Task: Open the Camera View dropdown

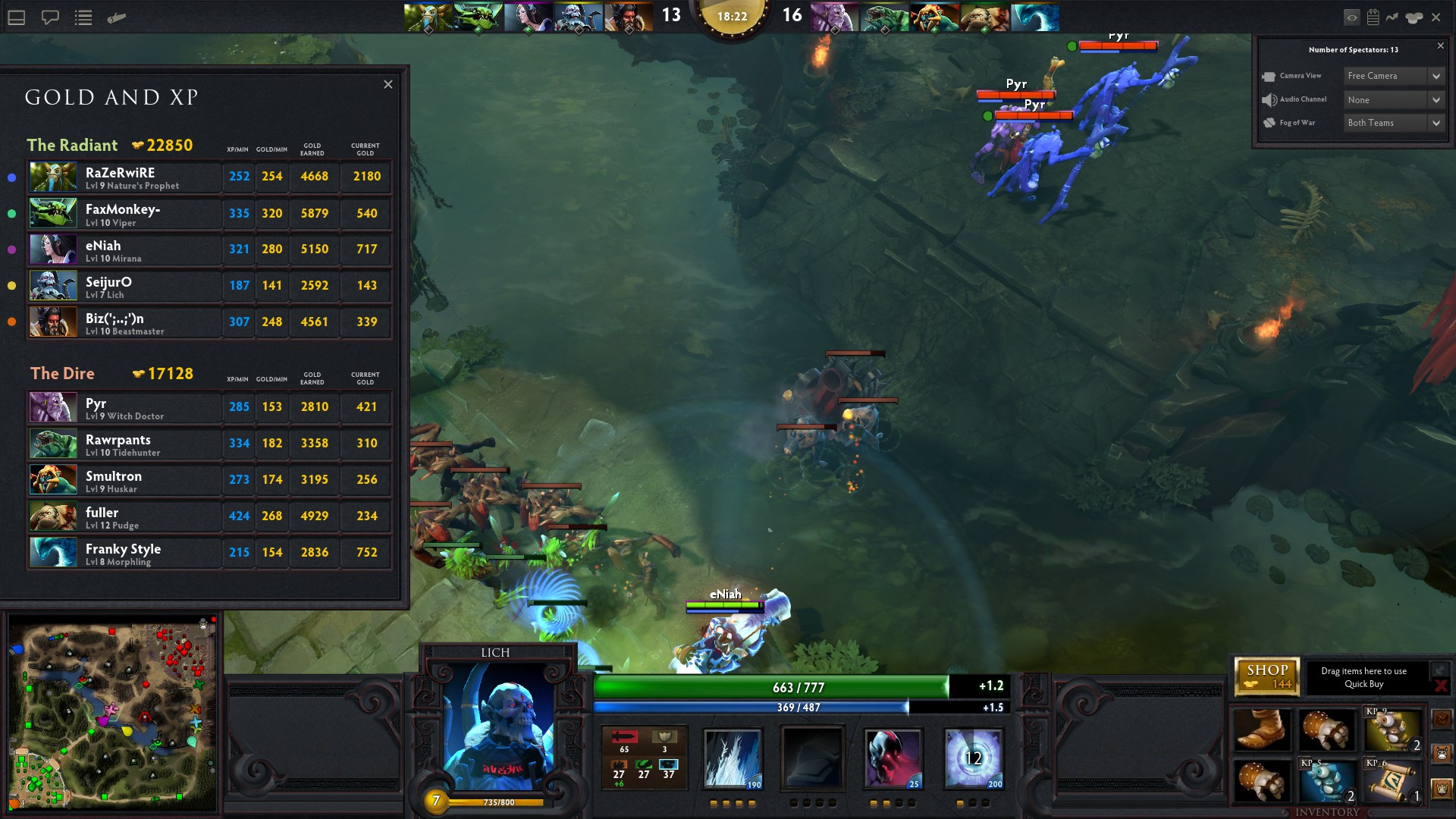Action: click(x=1394, y=76)
